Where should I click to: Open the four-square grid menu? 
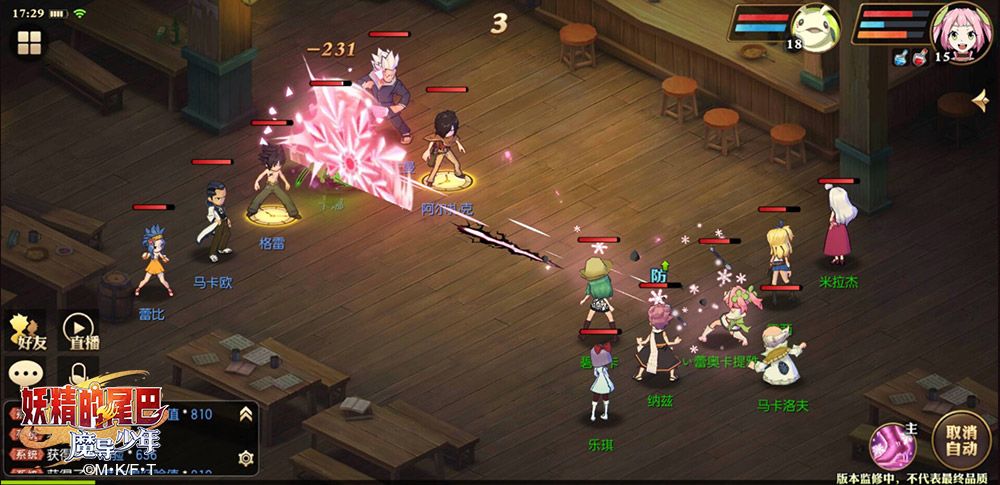point(28,43)
